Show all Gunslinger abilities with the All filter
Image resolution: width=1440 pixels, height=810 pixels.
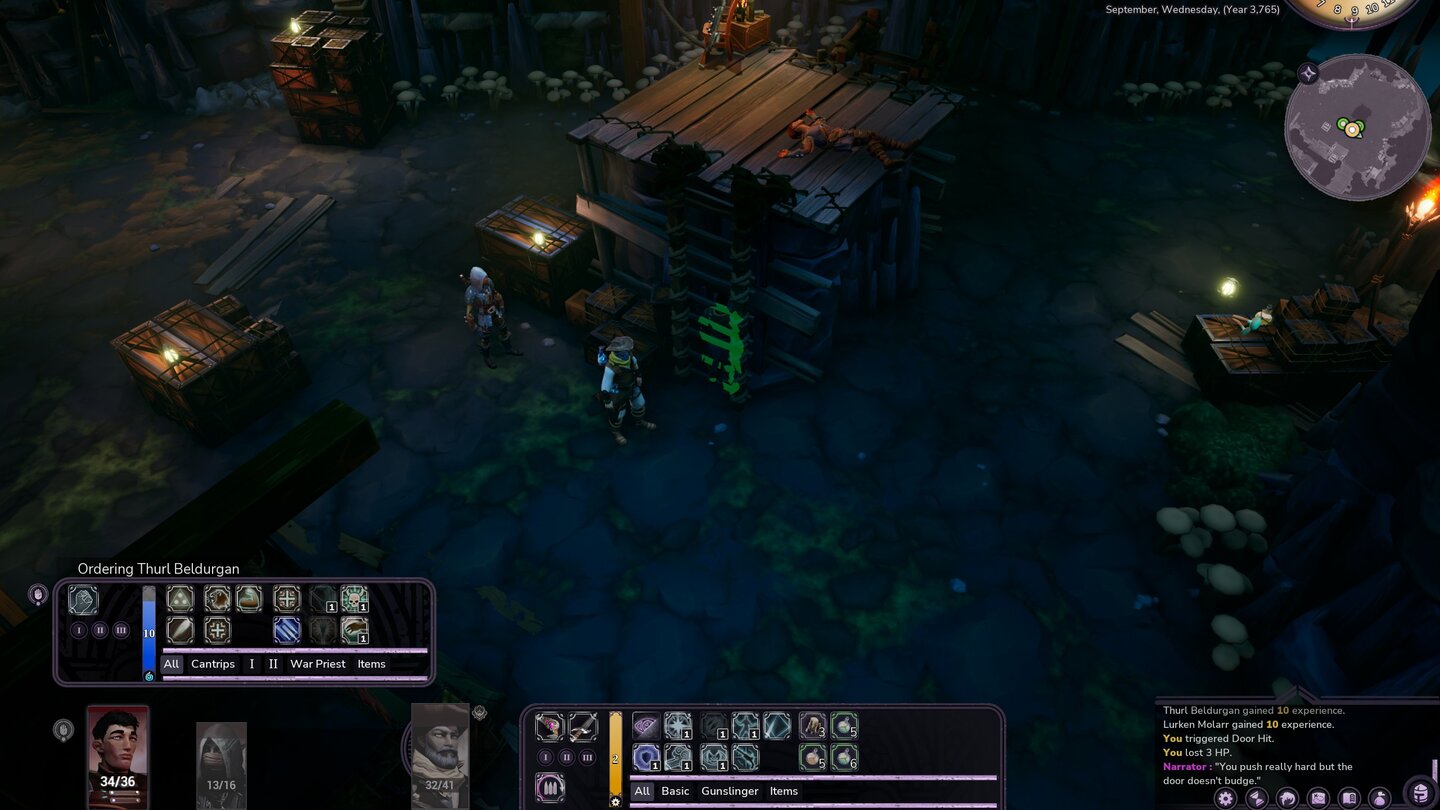tap(642, 791)
